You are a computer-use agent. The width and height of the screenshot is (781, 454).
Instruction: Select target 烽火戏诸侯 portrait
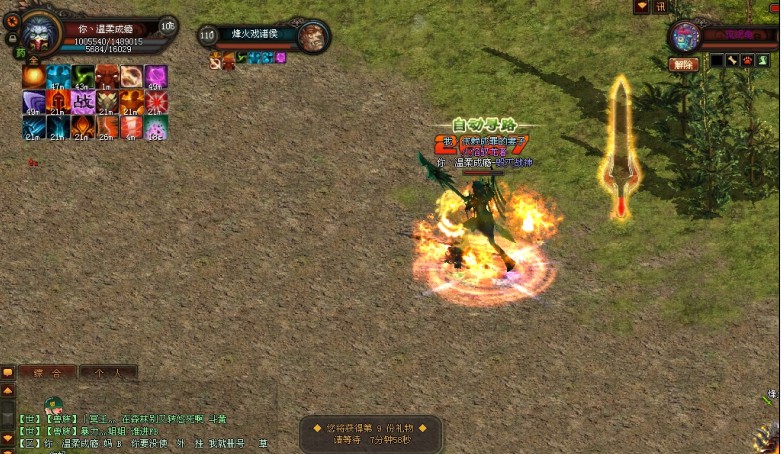coord(313,37)
